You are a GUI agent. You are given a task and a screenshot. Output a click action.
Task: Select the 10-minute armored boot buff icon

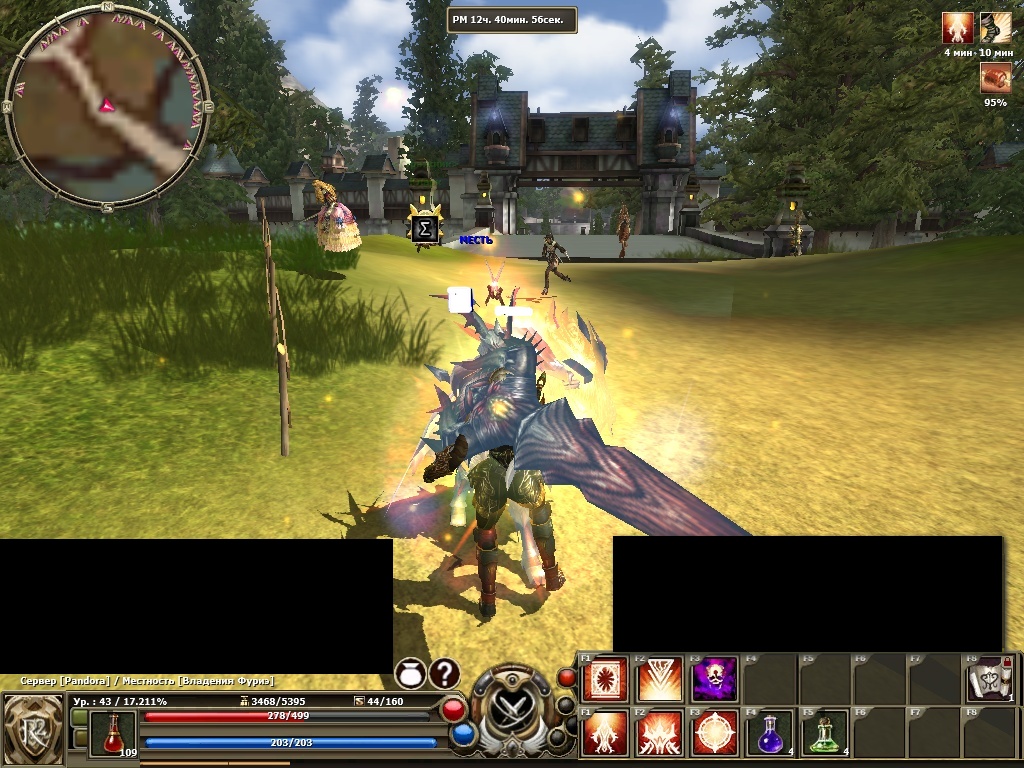click(x=995, y=29)
